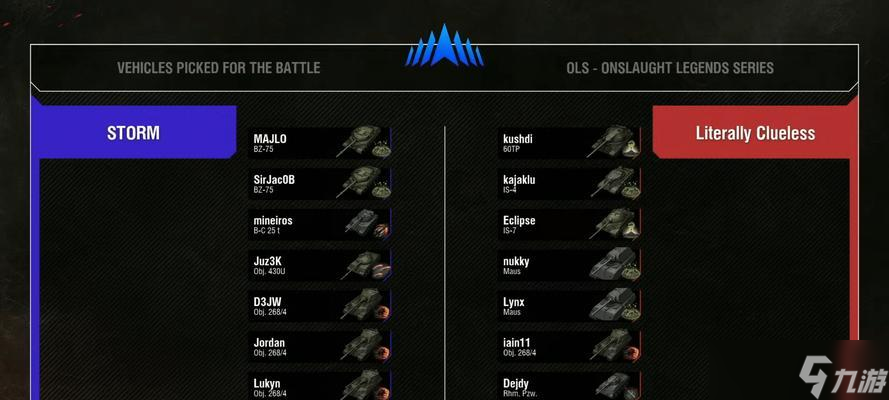Image resolution: width=889 pixels, height=400 pixels.
Task: Select MAJLO's BZ-75 player row
Action: click(x=319, y=143)
